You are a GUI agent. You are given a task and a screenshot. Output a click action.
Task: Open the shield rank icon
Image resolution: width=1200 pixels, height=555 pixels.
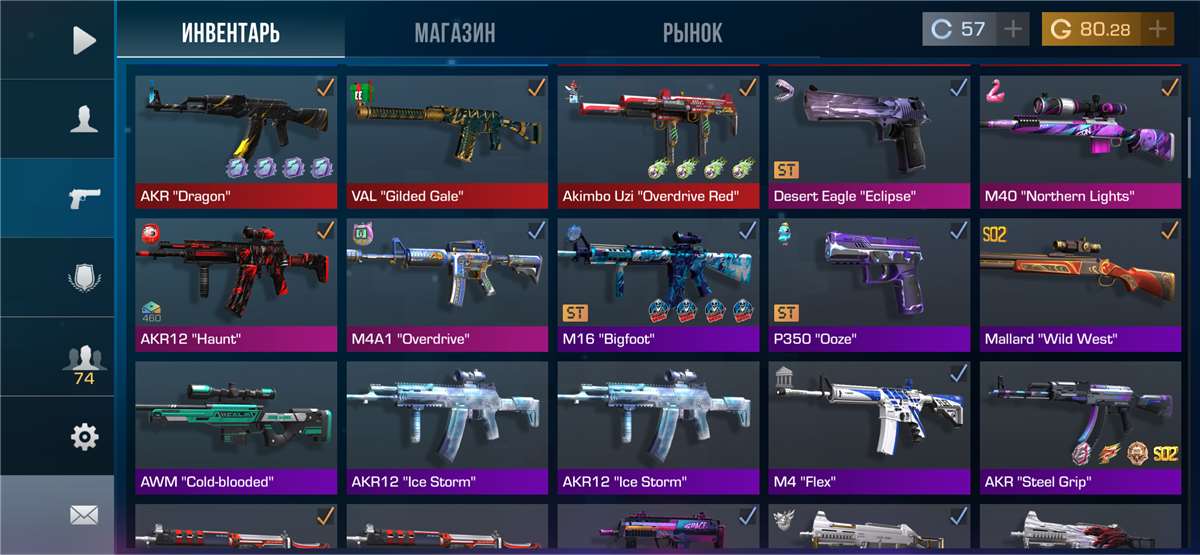[84, 277]
